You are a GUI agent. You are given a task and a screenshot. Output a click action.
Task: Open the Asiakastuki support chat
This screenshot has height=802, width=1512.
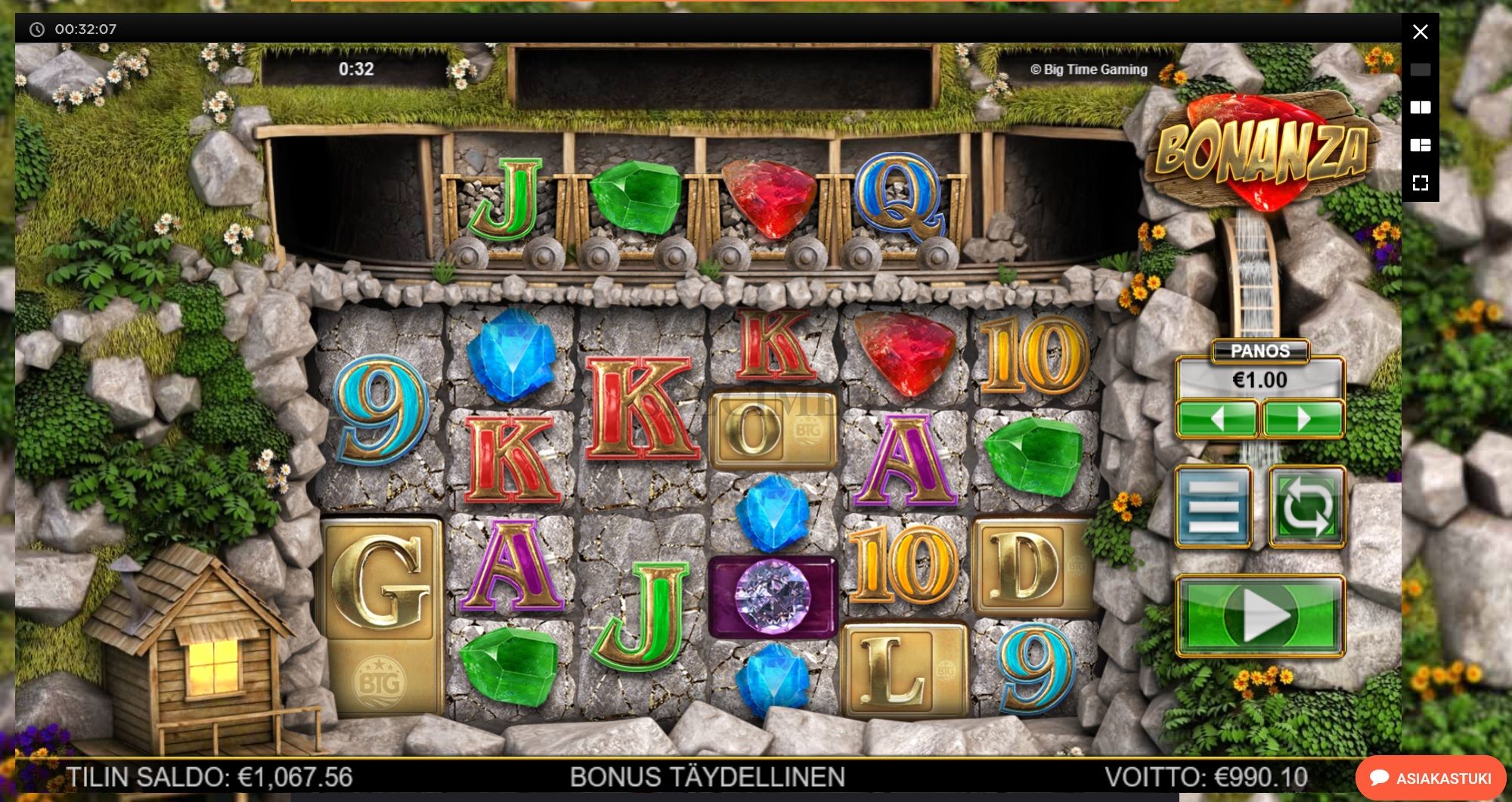pos(1431,778)
